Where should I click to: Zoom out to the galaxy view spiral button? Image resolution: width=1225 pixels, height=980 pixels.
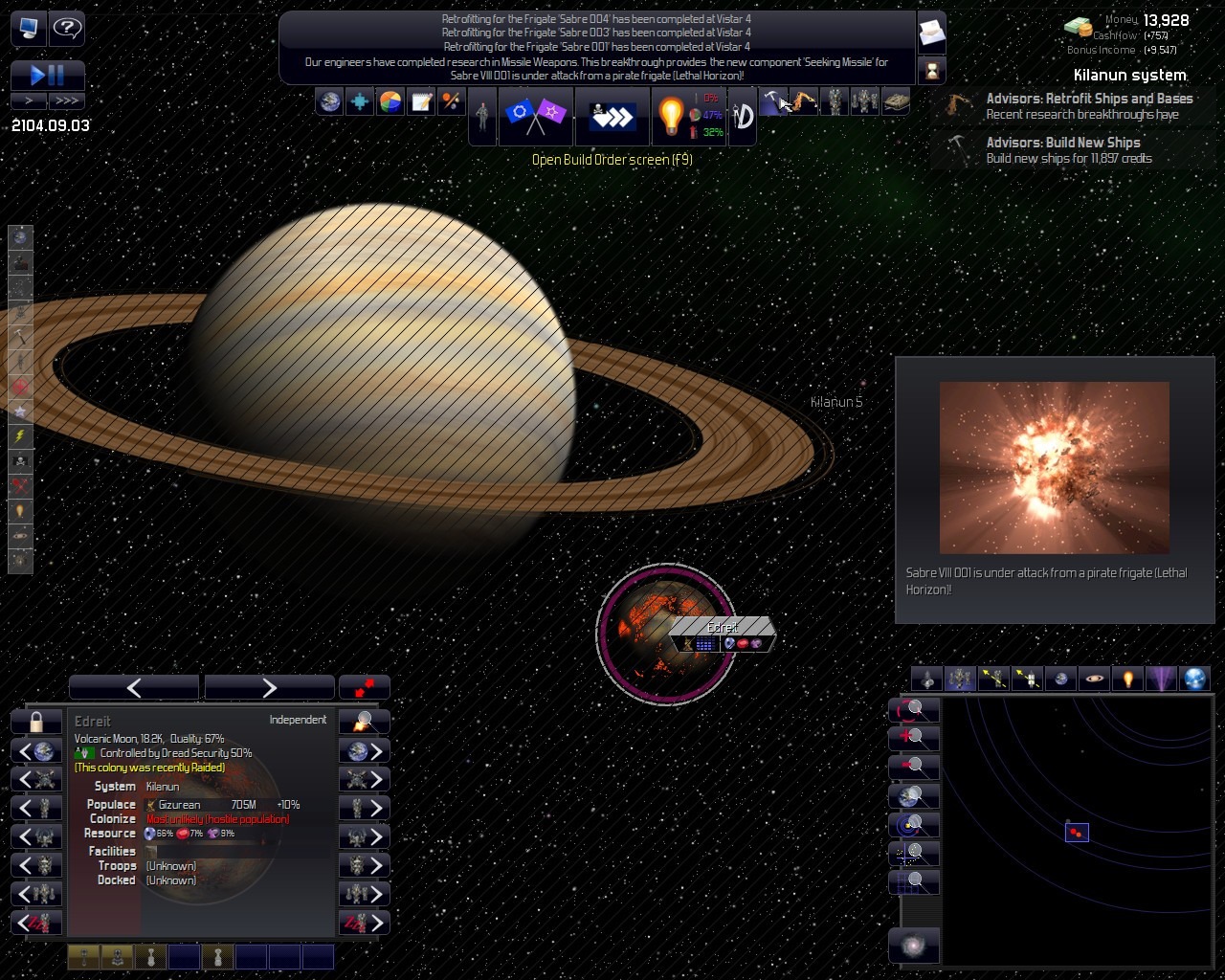pos(914,946)
